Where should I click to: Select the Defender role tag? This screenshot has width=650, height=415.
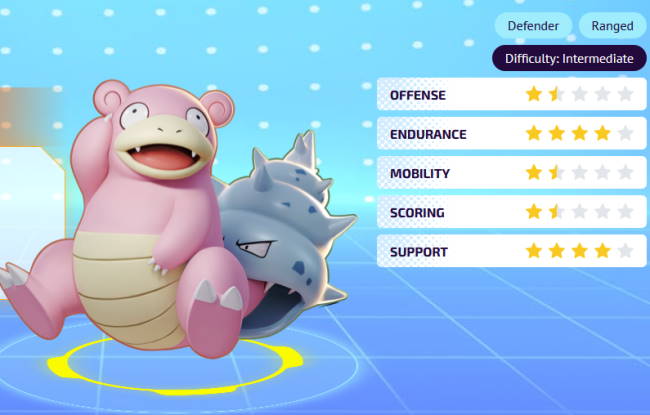point(533,26)
